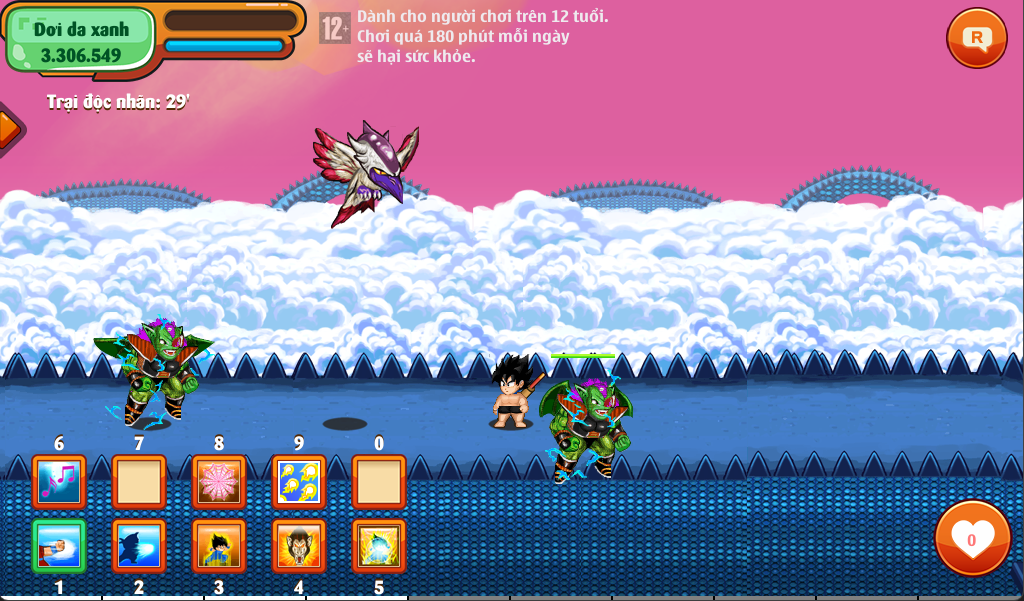The height and width of the screenshot is (601, 1024).
Task: Use the blue energy wave skill
Action: coord(139,545)
